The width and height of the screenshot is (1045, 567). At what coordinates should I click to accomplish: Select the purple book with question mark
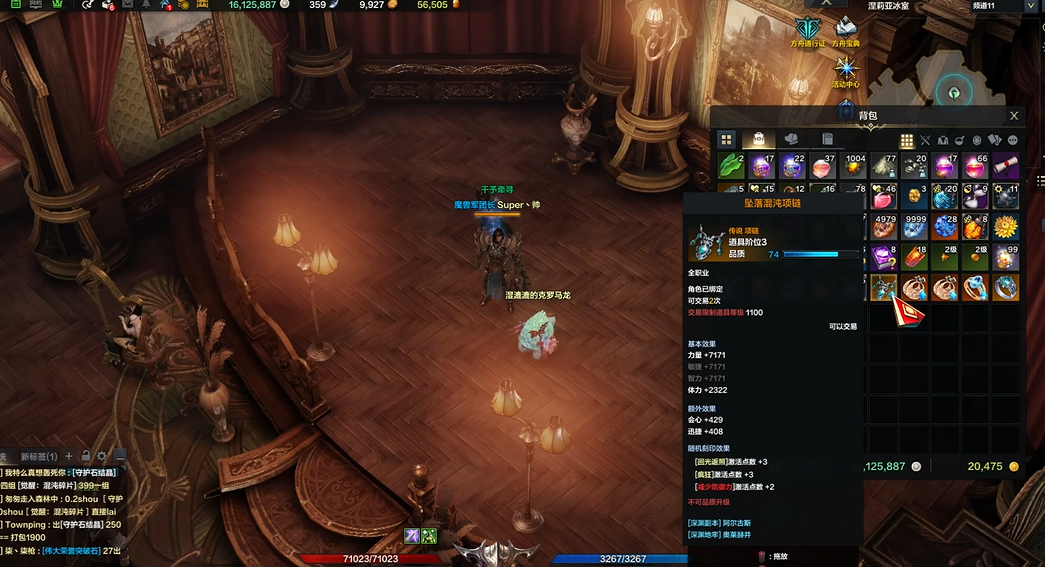click(883, 258)
